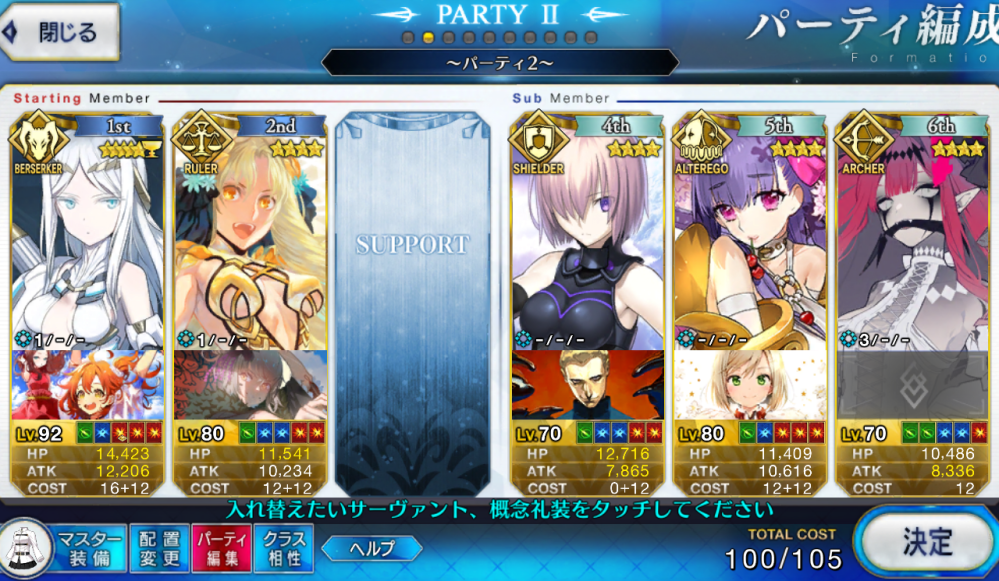Select the パーティ編集 party edit button
Viewport: 999px width, 581px height.
pyautogui.click(x=222, y=548)
